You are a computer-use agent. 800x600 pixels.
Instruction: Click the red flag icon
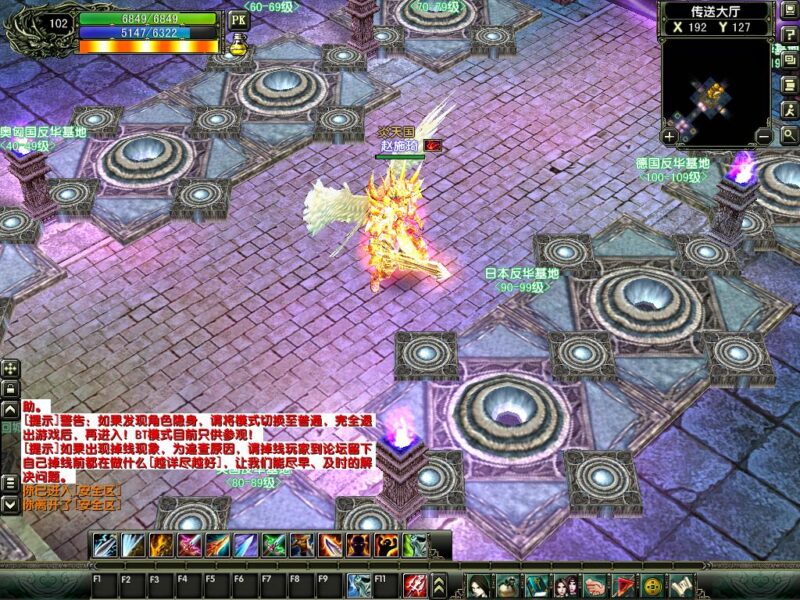624,587
